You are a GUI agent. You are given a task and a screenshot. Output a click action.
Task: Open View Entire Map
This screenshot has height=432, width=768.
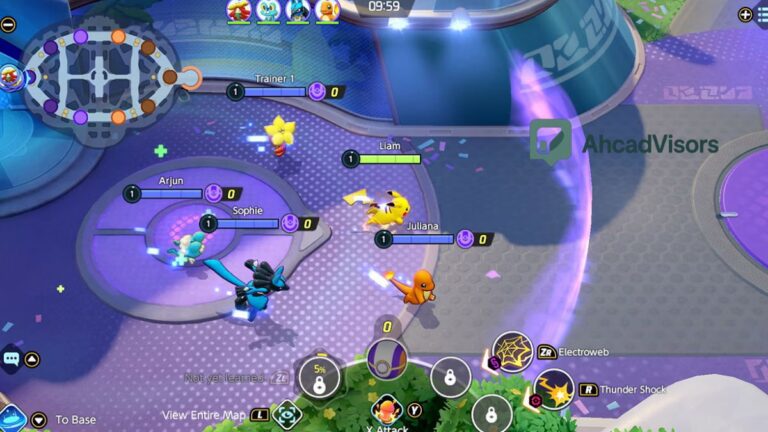click(x=286, y=414)
